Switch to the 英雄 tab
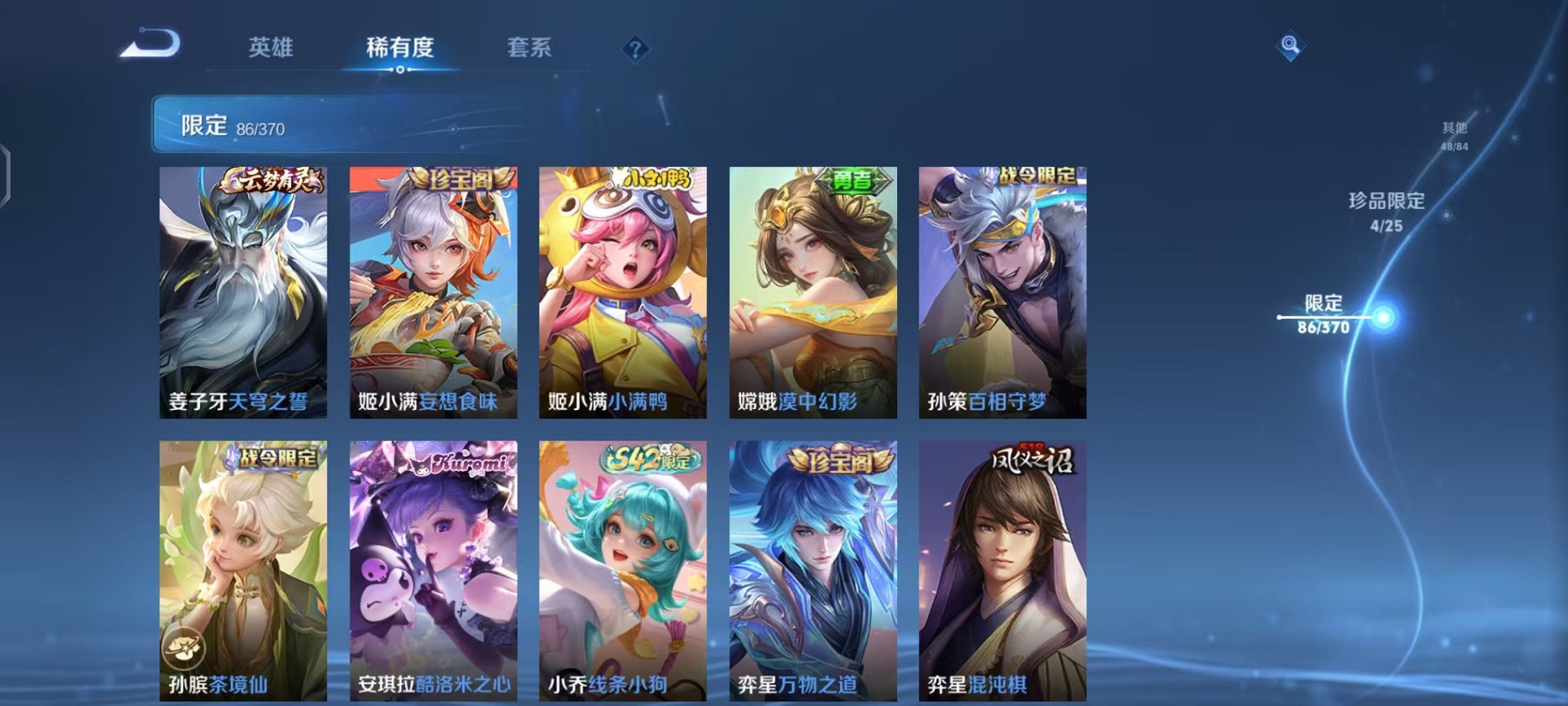1568x706 pixels. coord(269,48)
